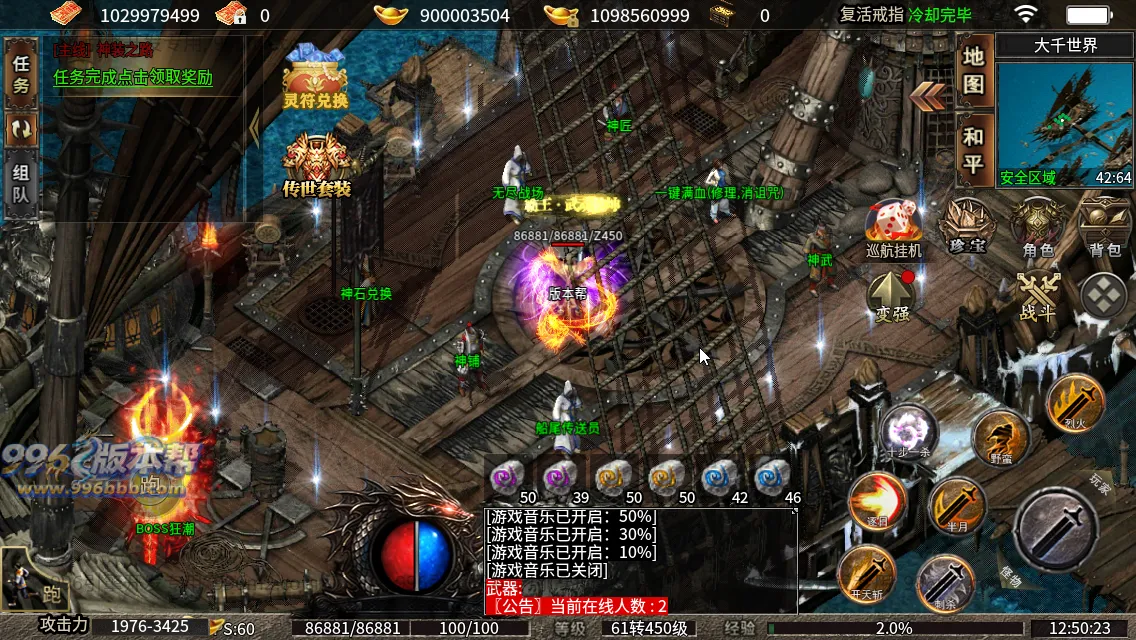Image resolution: width=1136 pixels, height=640 pixels.
Task: Open the 珍宝 treasure menu
Action: [x=968, y=228]
